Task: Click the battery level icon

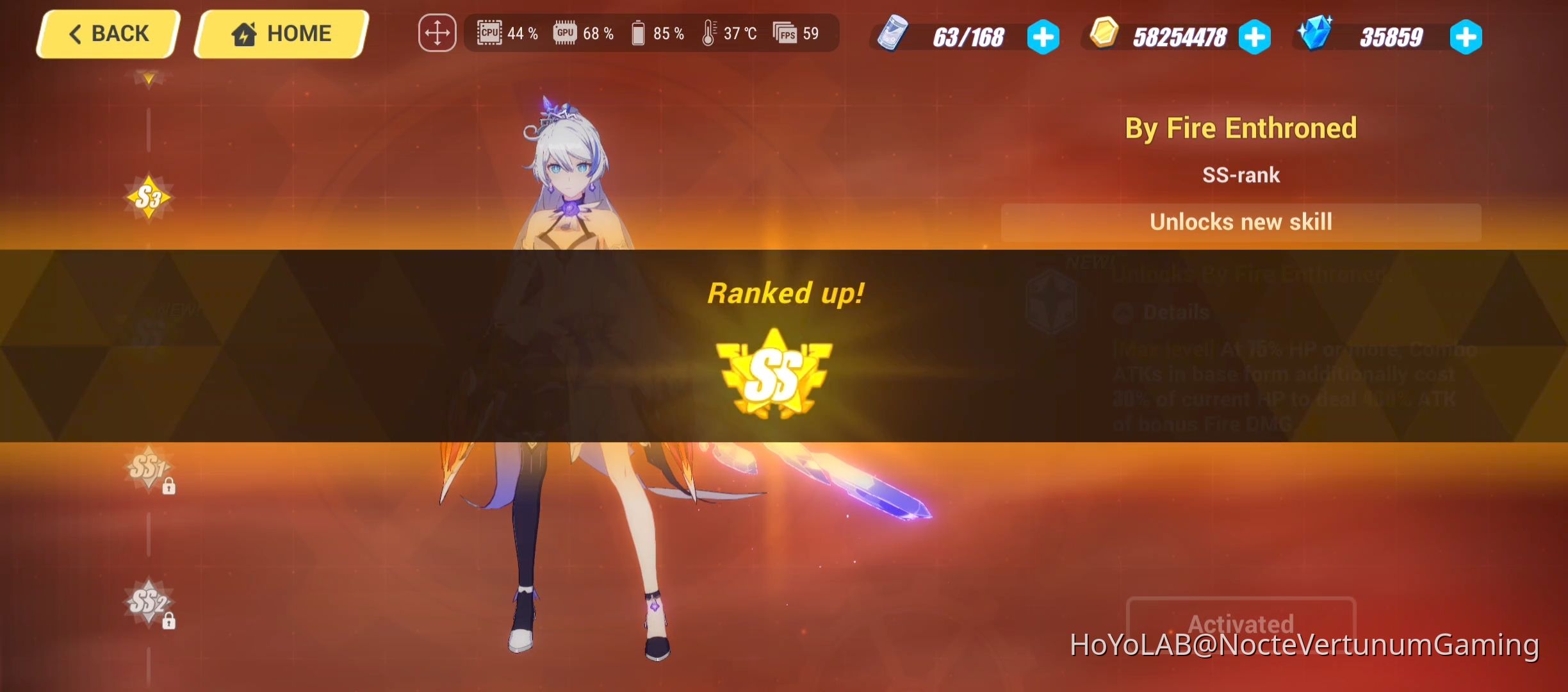Action: (x=639, y=32)
